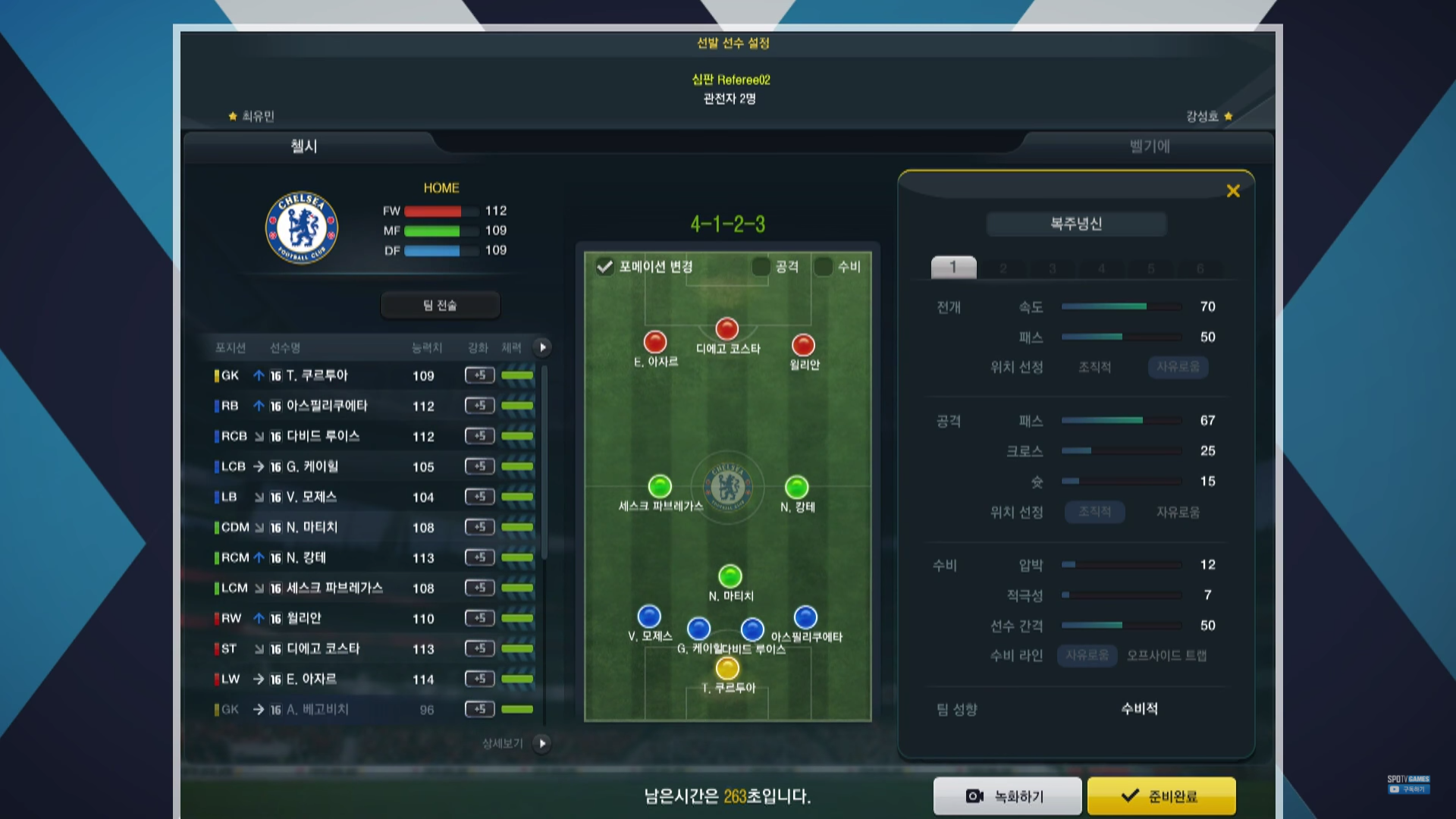Click the arrow next to the 체력 column header

[542, 347]
